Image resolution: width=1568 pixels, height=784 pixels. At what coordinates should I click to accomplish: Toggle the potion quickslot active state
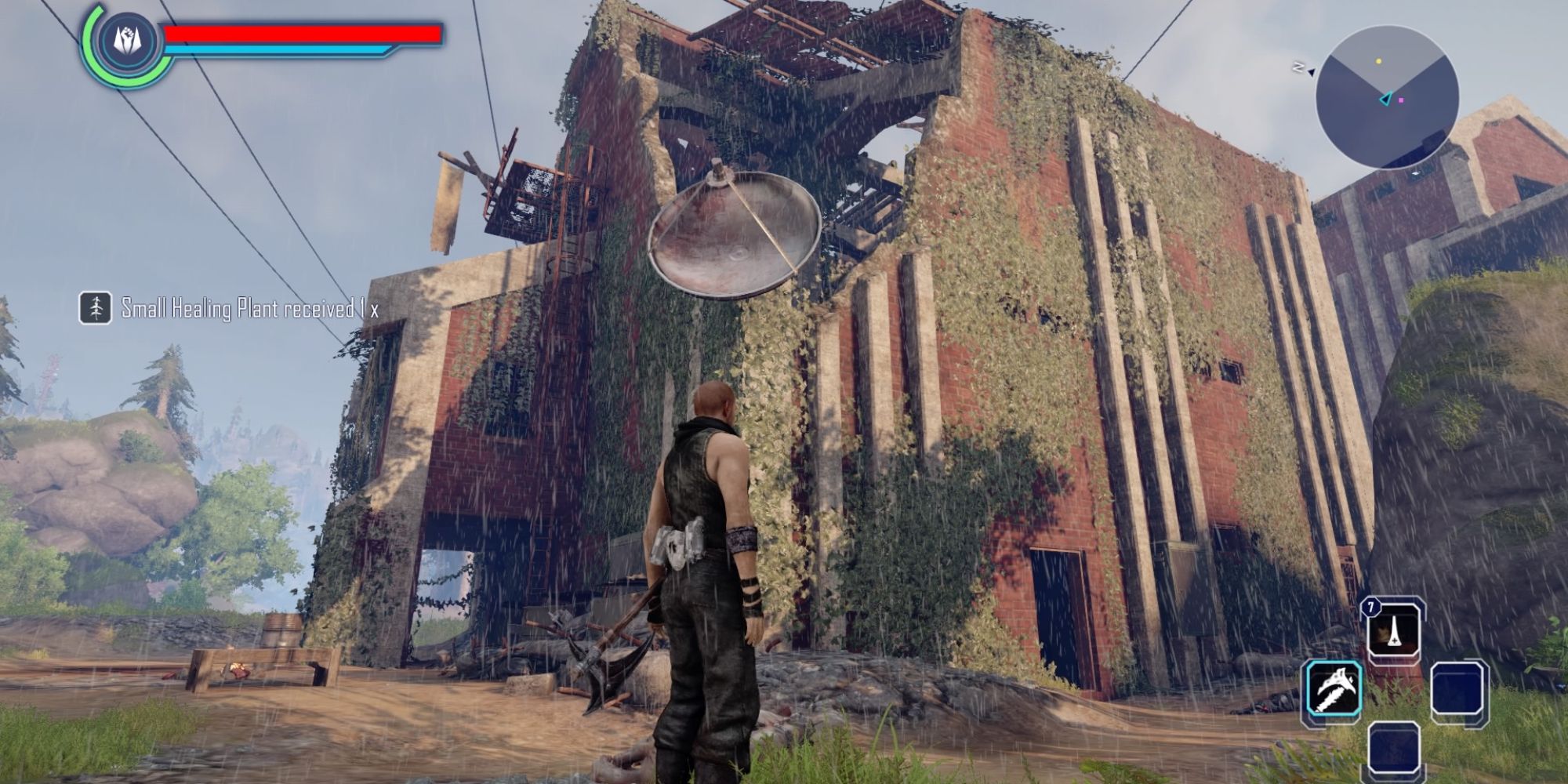pos(1394,632)
